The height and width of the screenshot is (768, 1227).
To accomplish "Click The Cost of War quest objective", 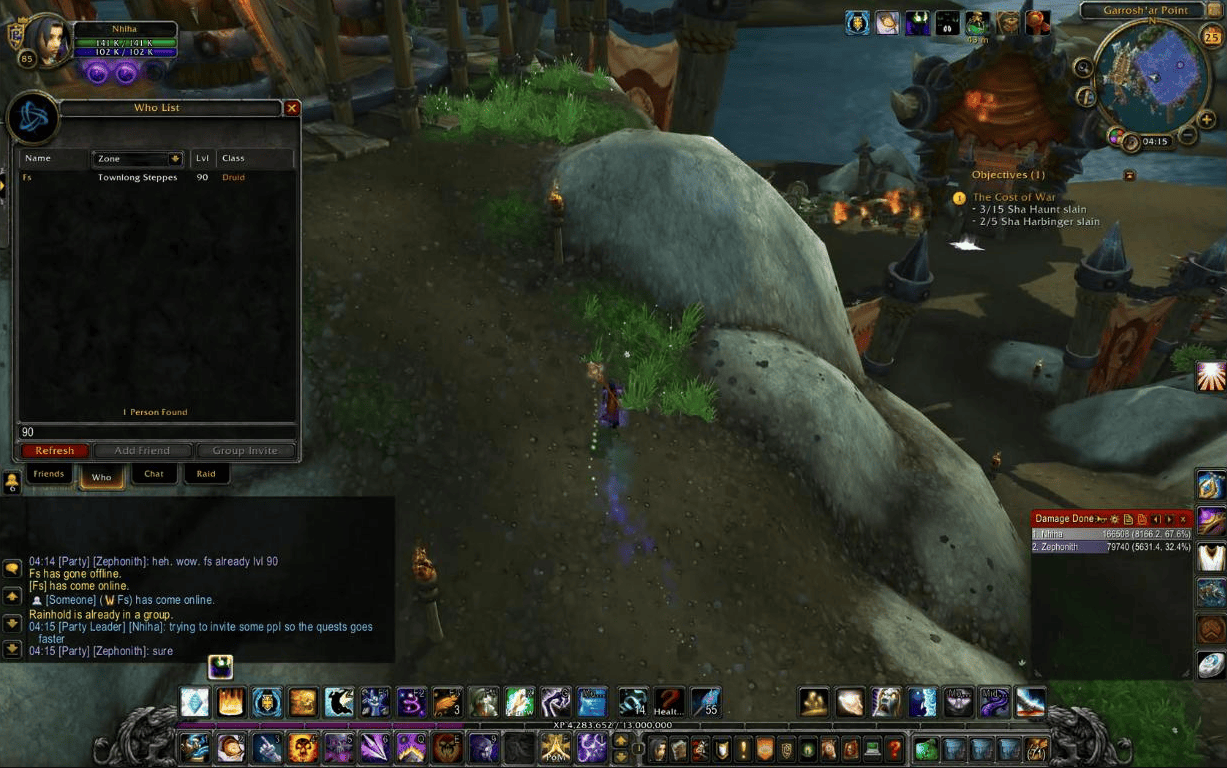I will pyautogui.click(x=1014, y=197).
